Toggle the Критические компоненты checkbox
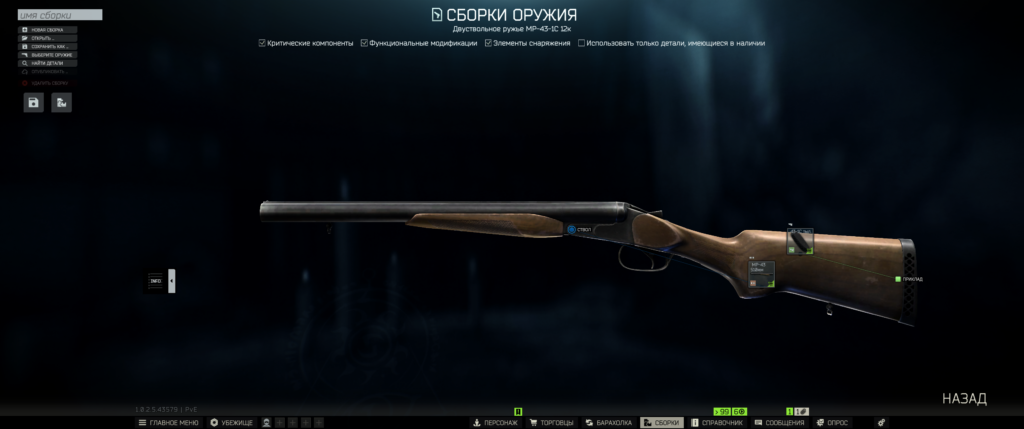 [x=262, y=43]
